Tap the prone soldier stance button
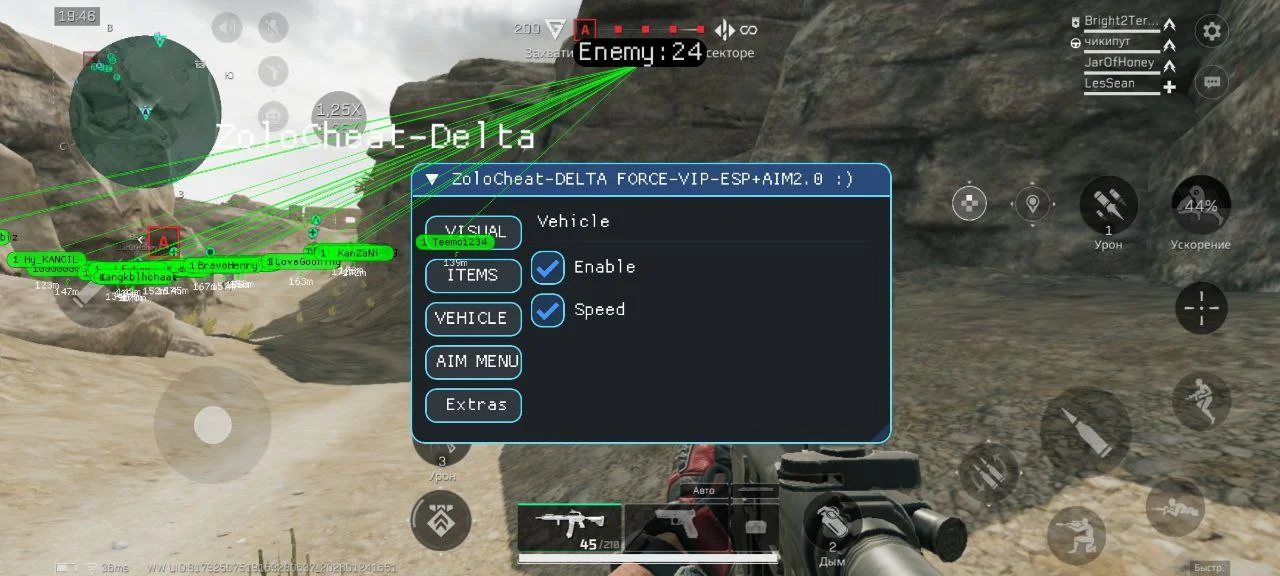This screenshot has width=1280, height=576. [x=1175, y=507]
